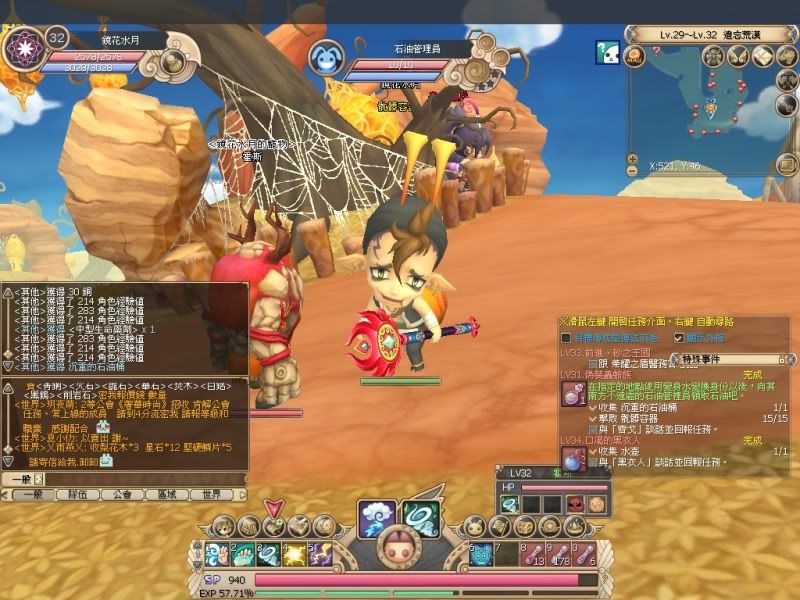The width and height of the screenshot is (800, 600).
Task: Open the 隊伍 chat tab
Action: coord(78,494)
